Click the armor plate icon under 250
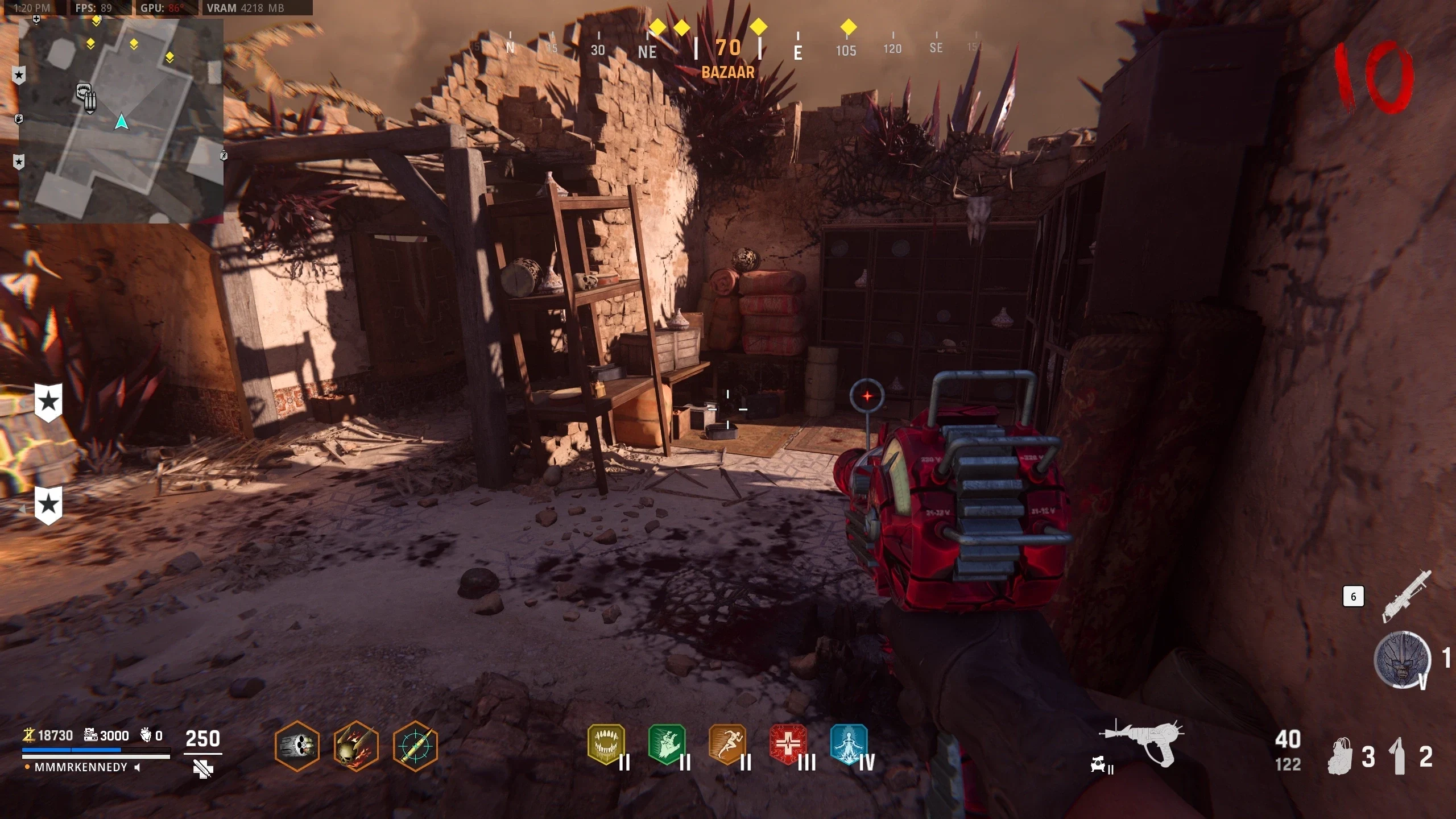 tap(202, 770)
